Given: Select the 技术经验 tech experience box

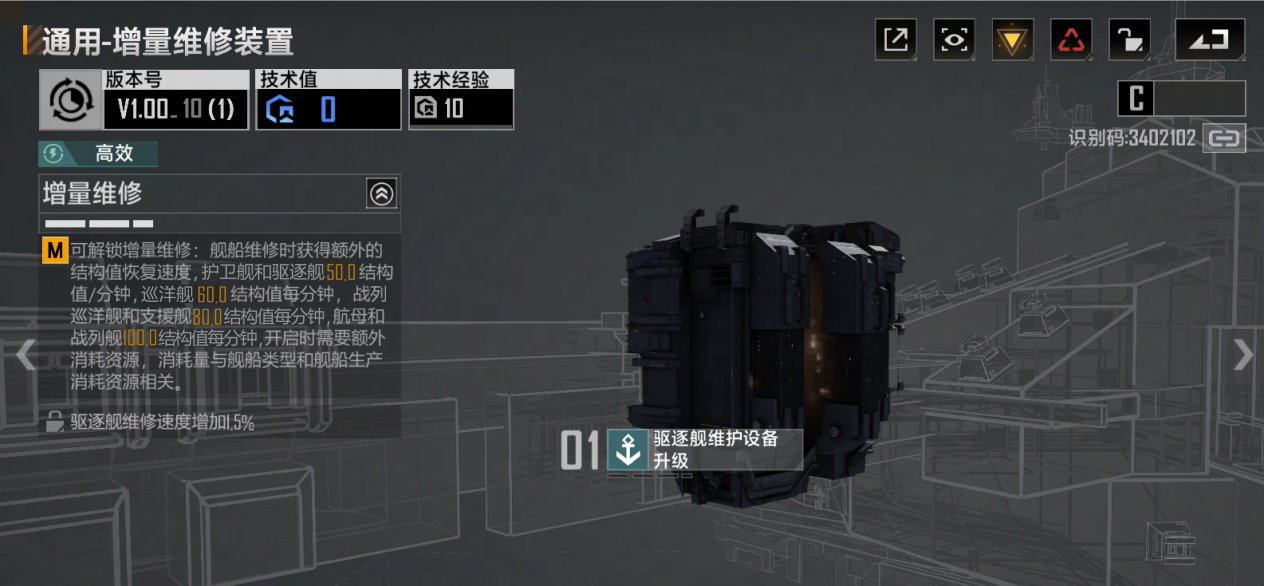Looking at the screenshot, I should 461,100.
